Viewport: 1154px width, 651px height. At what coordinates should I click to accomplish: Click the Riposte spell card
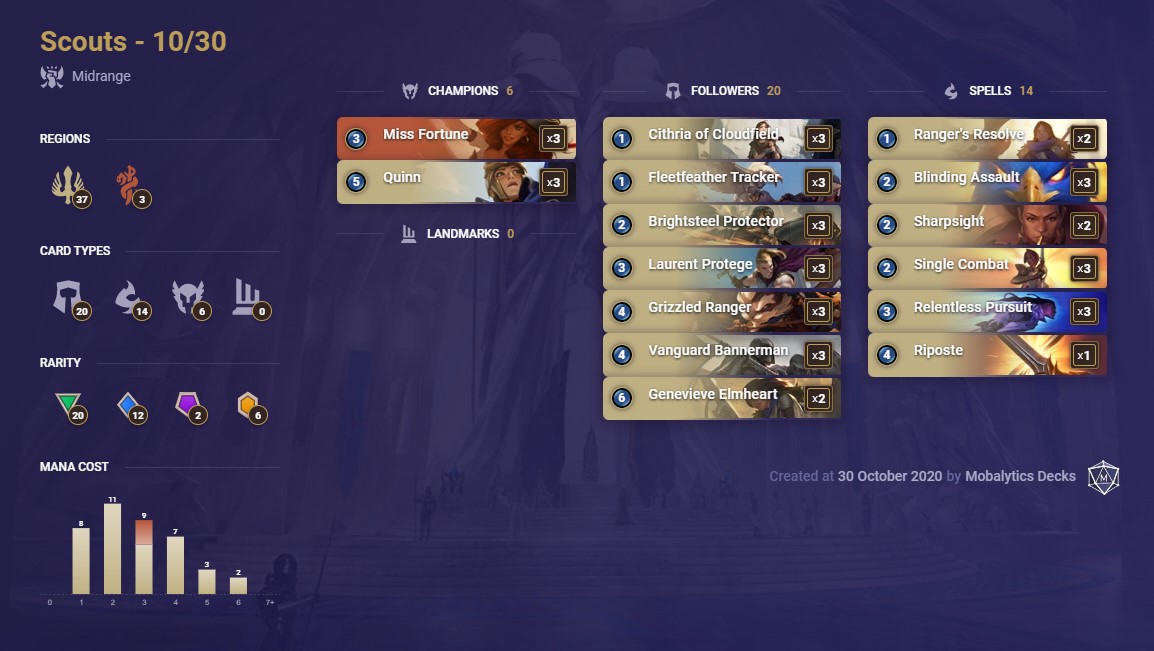point(986,355)
